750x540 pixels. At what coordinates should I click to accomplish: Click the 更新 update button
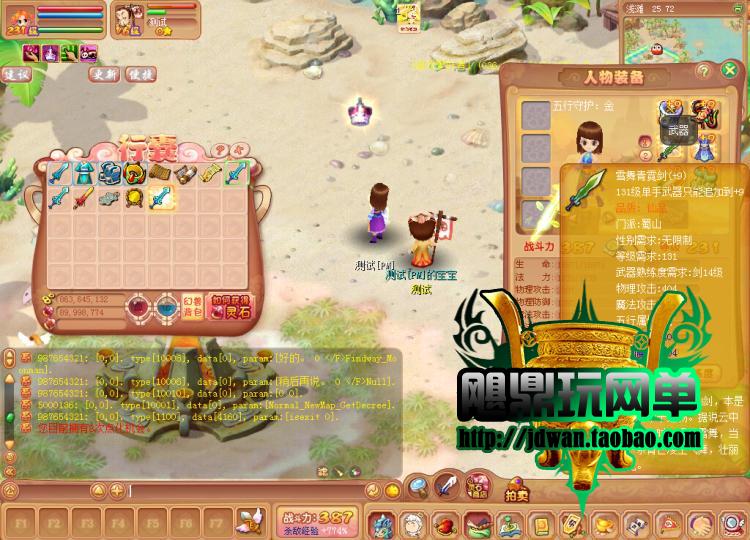[x=103, y=73]
